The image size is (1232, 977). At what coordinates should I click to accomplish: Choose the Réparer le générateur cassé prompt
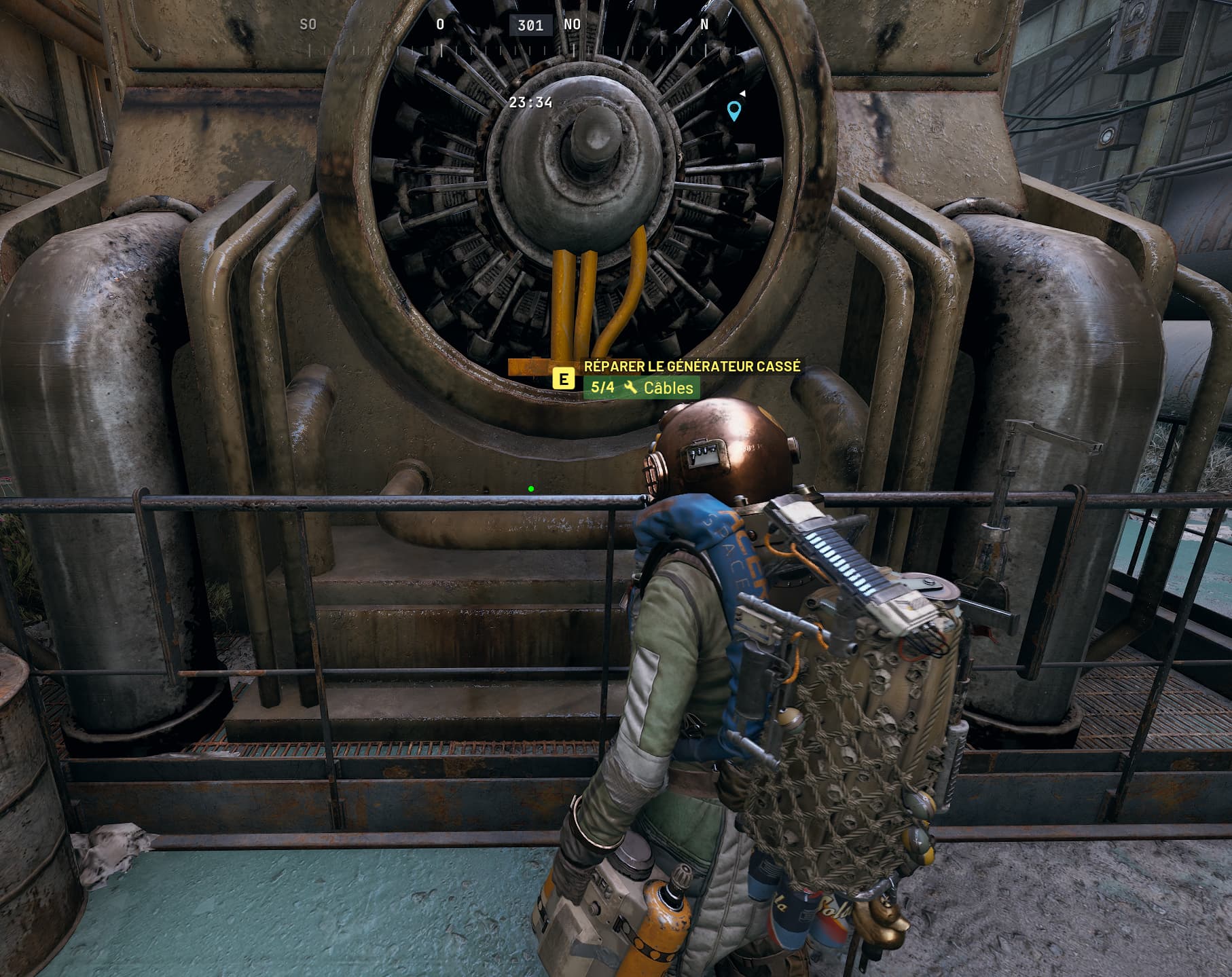click(691, 367)
